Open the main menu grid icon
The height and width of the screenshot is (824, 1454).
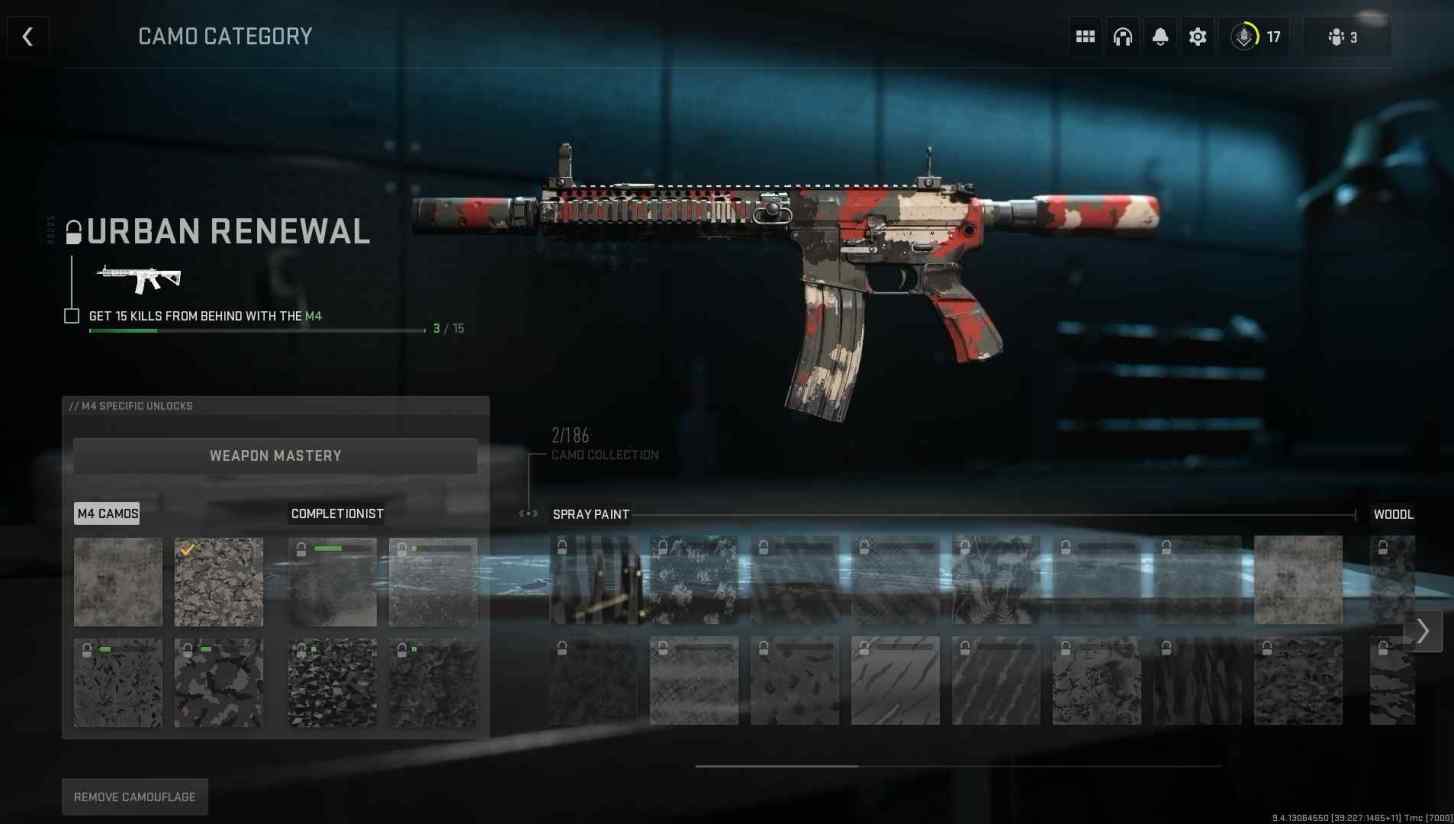tap(1084, 36)
